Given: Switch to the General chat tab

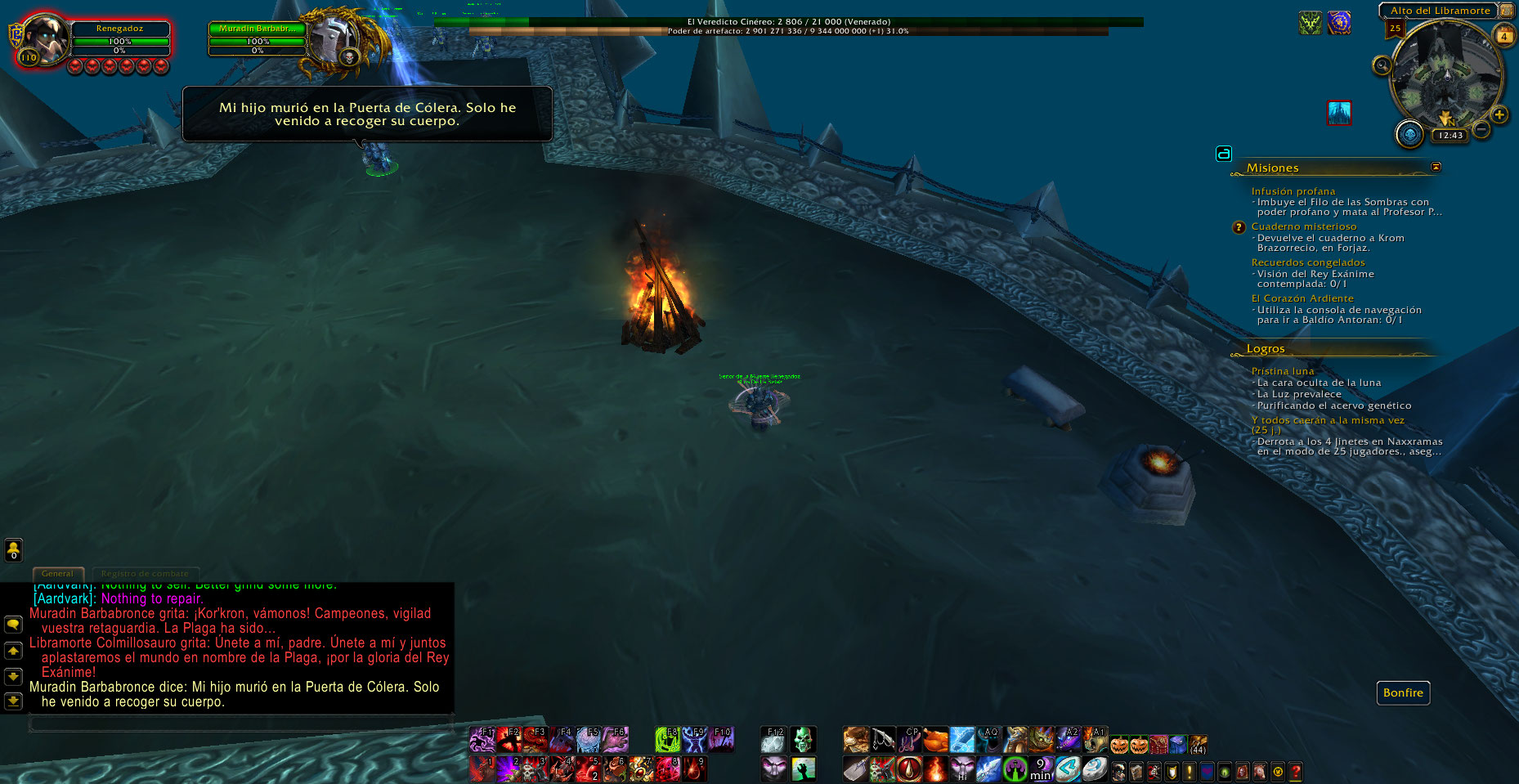Looking at the screenshot, I should pyautogui.click(x=57, y=573).
